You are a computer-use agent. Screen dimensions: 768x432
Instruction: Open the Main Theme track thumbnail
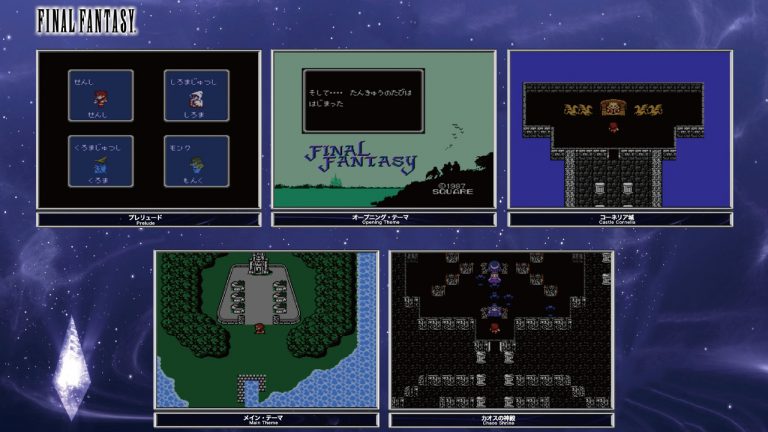[x=266, y=330]
